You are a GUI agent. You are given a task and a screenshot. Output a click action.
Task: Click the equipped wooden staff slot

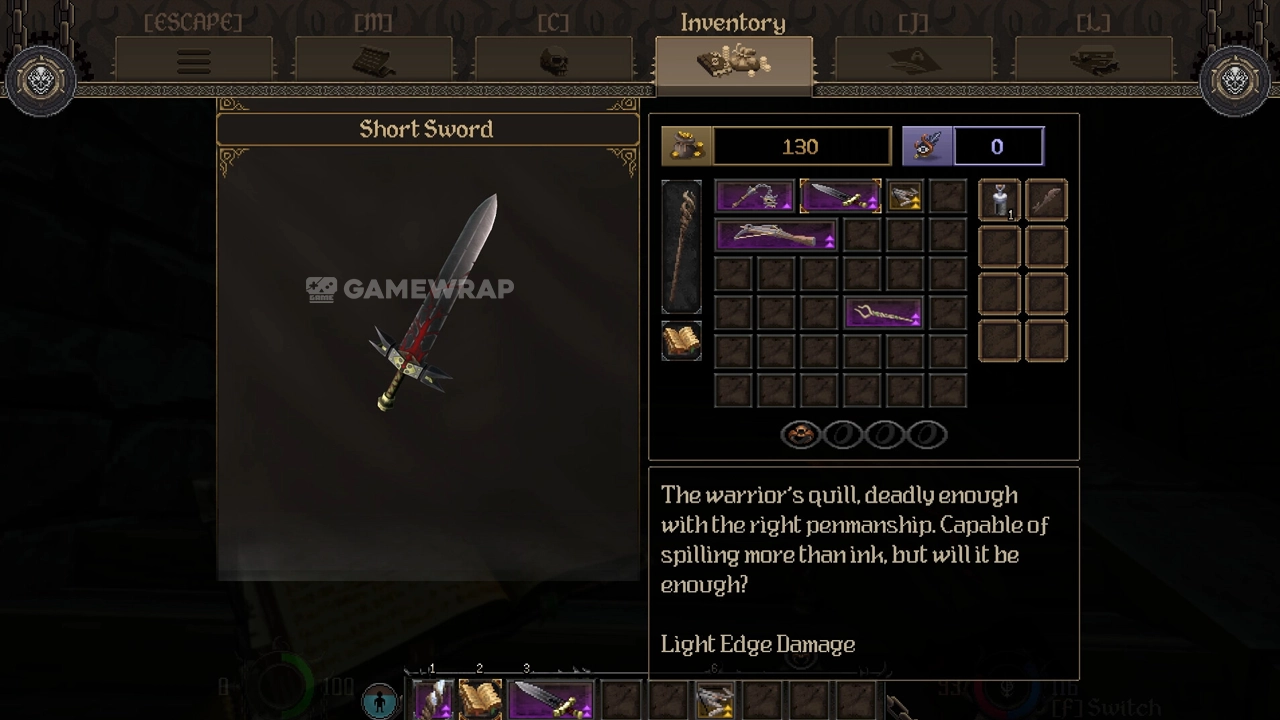click(x=681, y=247)
